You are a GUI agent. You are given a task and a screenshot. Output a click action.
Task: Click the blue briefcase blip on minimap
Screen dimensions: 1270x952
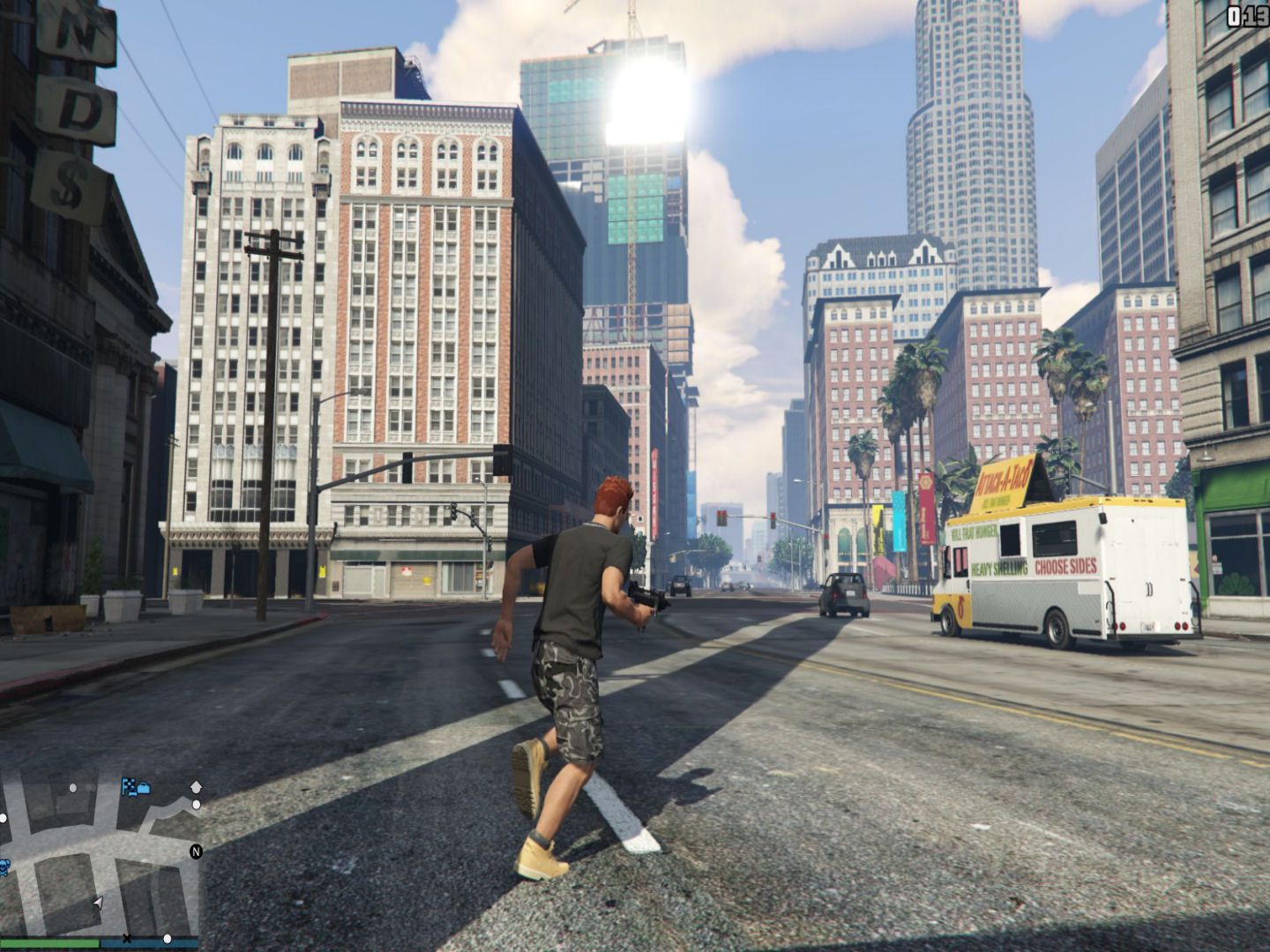144,787
